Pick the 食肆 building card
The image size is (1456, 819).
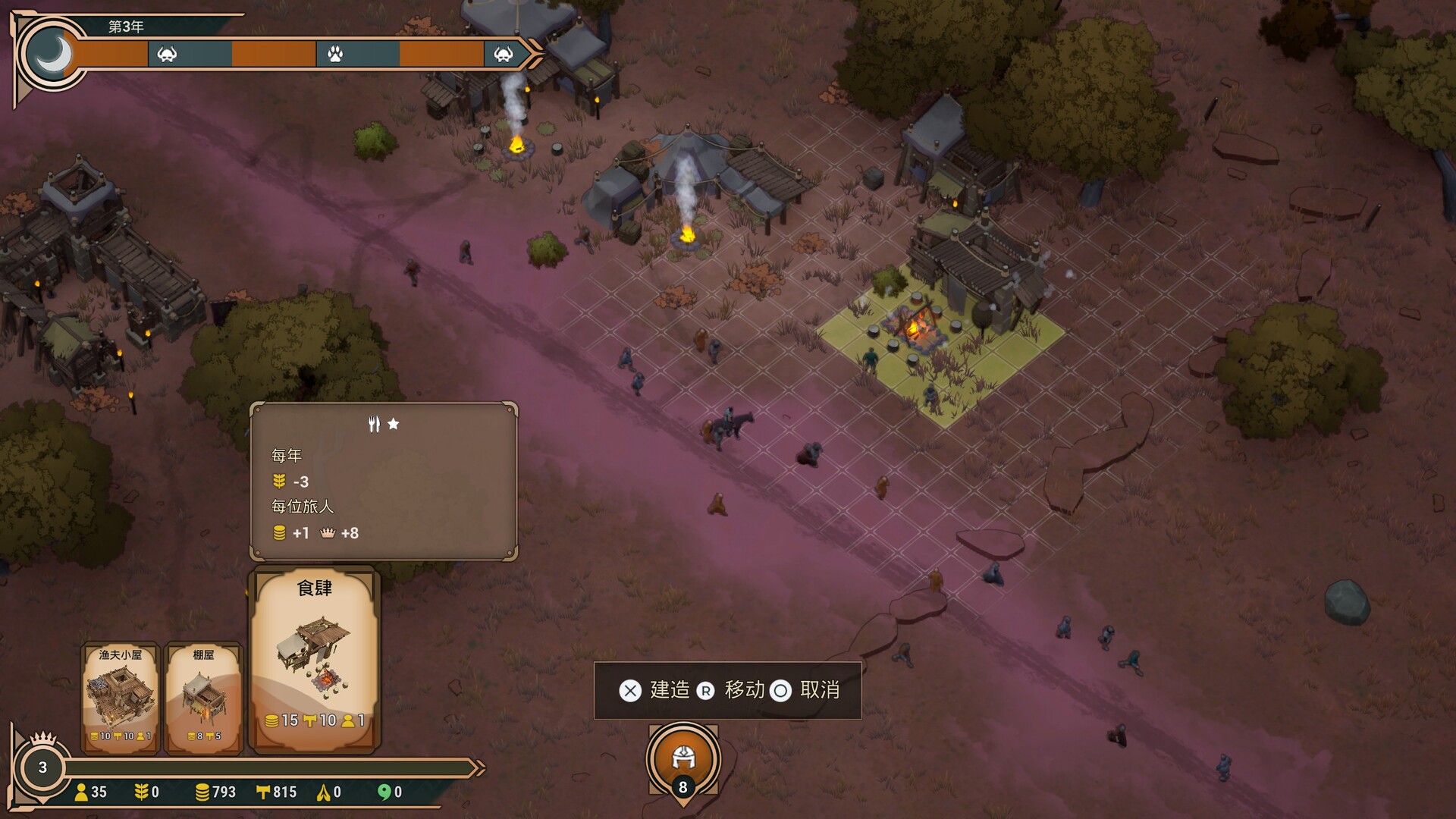pyautogui.click(x=315, y=658)
